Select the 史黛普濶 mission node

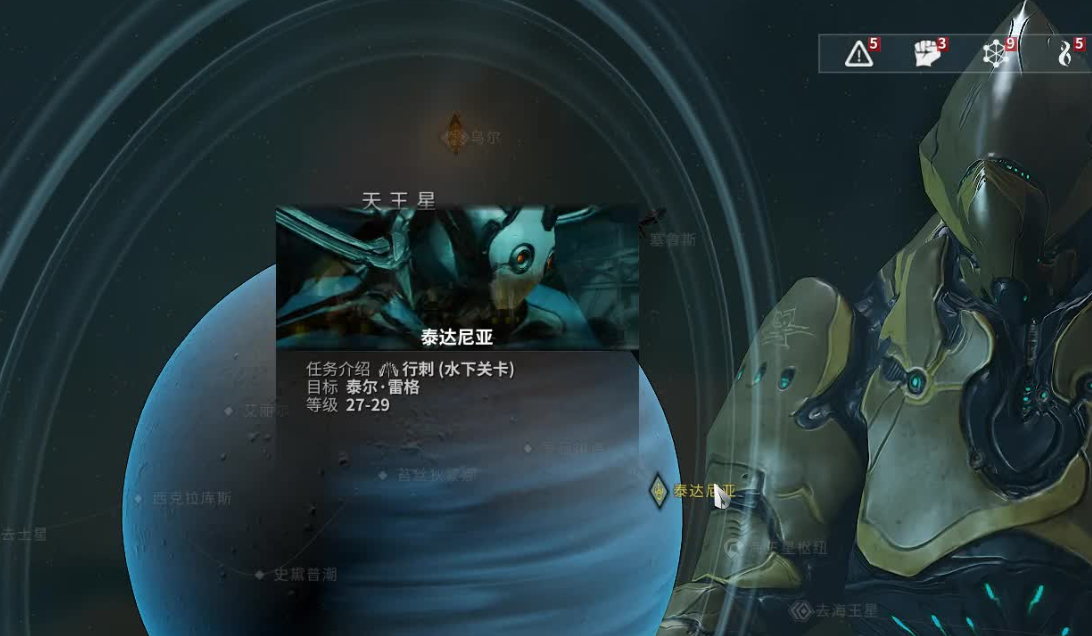259,575
